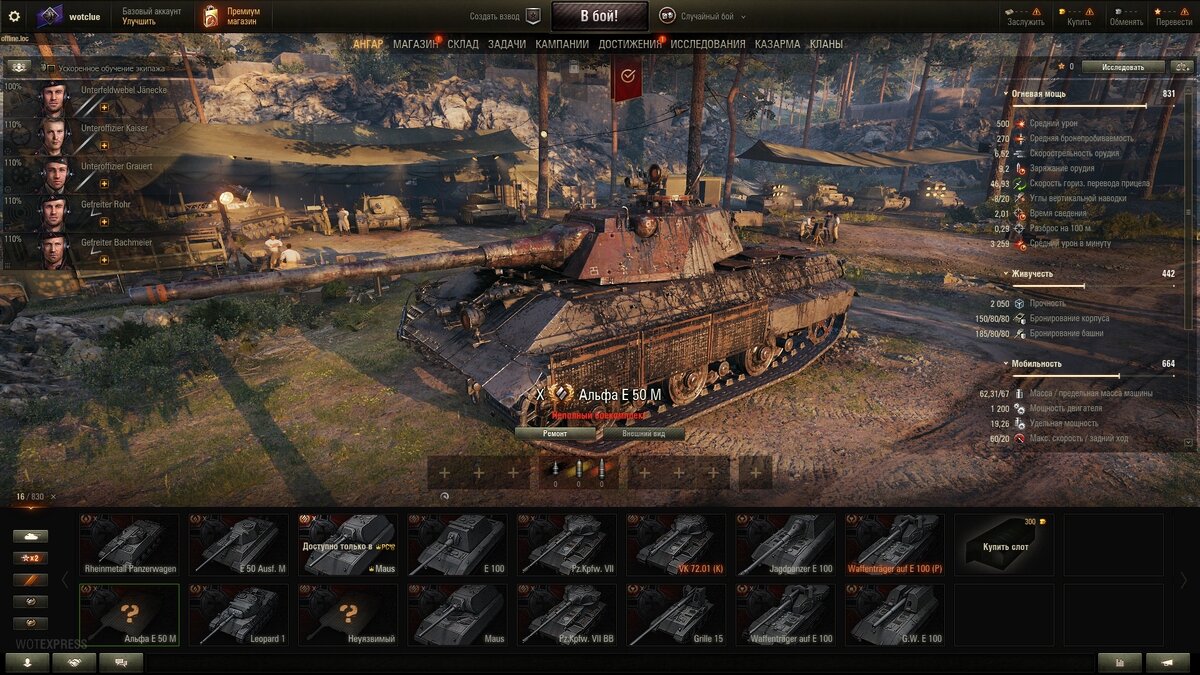Open the settings gear menu
Screen dimensions: 1200x675
tap(14, 16)
